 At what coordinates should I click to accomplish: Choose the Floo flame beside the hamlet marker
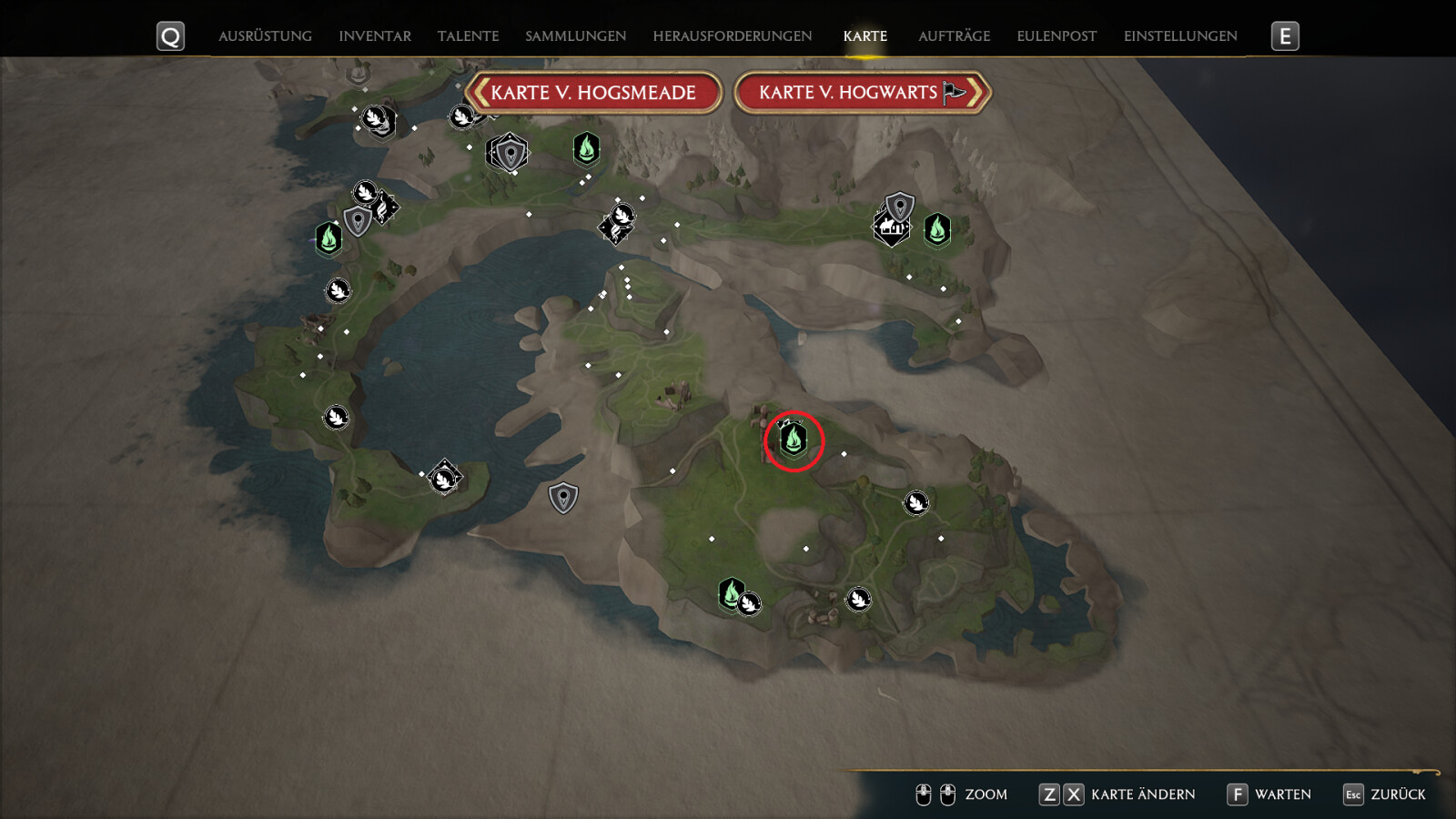937,229
